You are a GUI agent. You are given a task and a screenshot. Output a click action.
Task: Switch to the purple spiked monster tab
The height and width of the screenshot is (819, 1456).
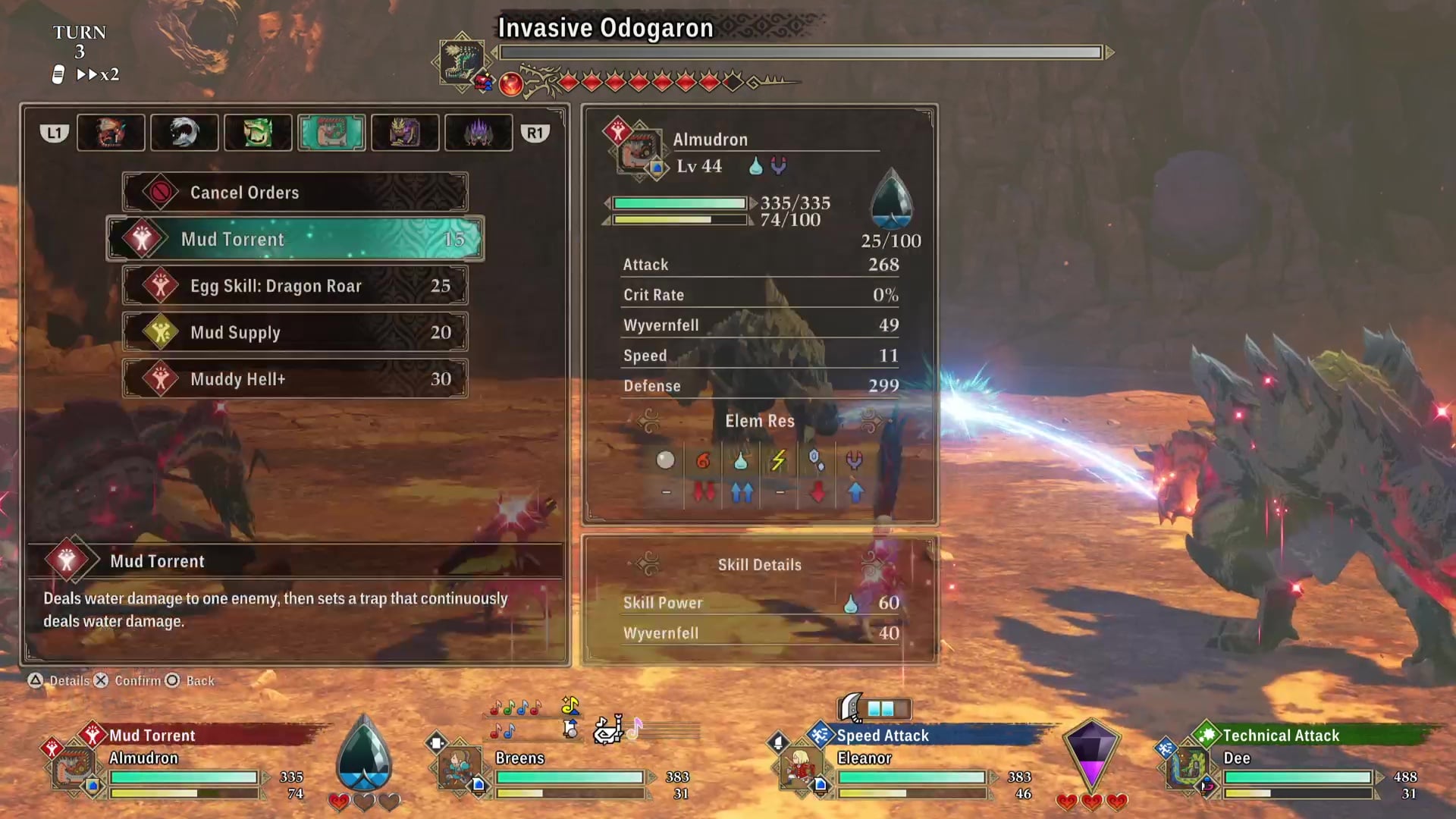[479, 133]
